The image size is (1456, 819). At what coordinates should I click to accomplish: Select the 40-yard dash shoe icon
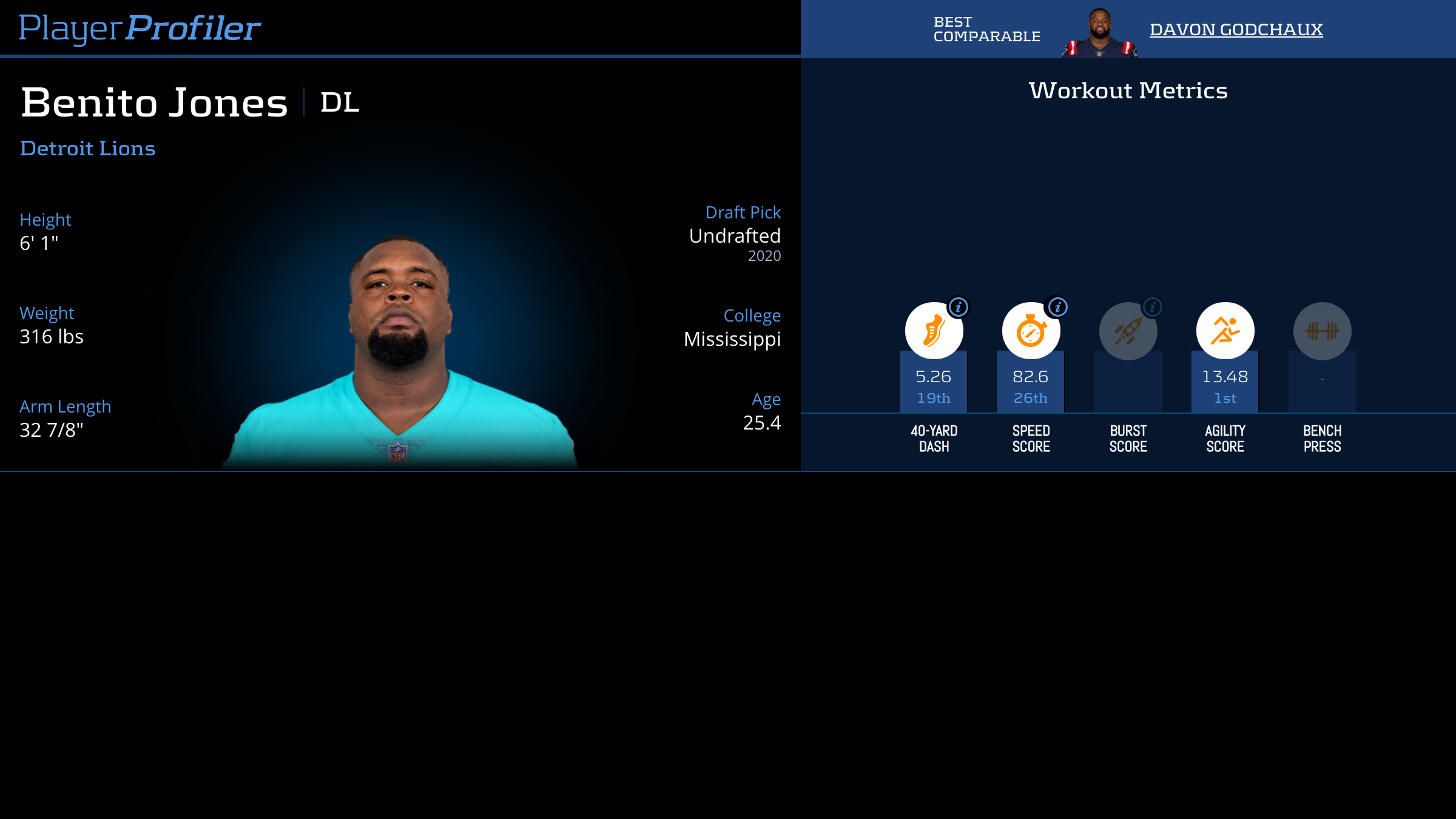tap(934, 331)
